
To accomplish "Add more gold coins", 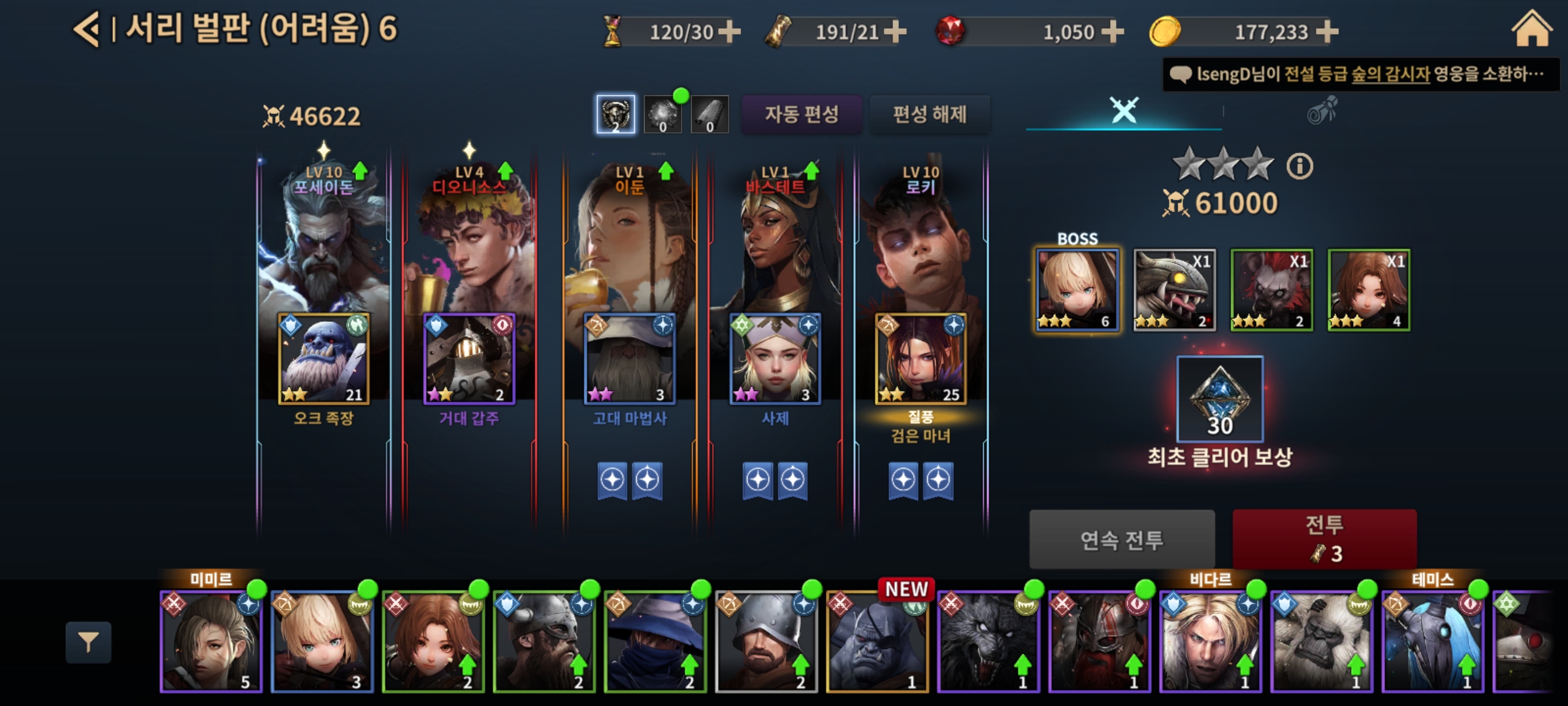I will tap(1327, 31).
